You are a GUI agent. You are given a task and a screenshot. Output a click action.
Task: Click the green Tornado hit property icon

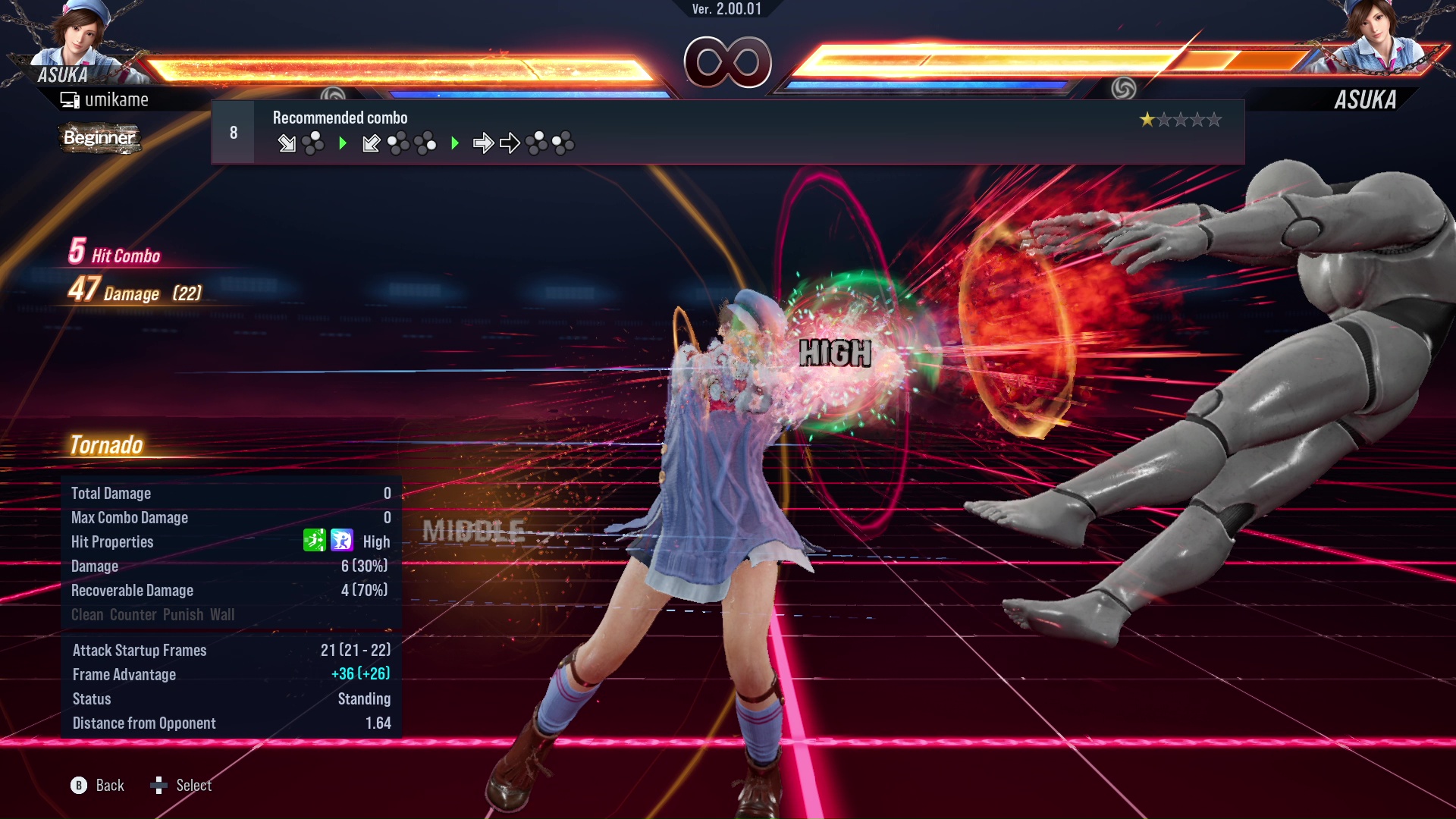click(x=314, y=541)
